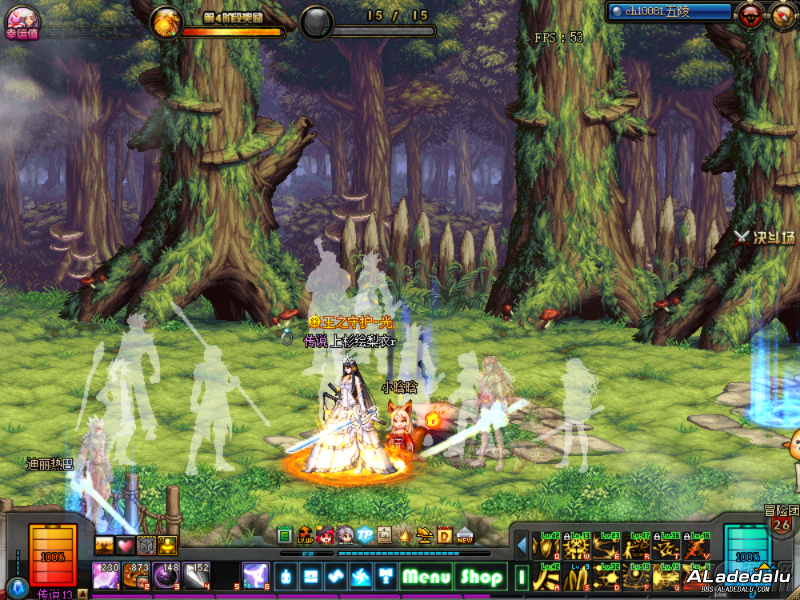Viewport: 800px width, 600px height.
Task: Click the orange D icon
Action: click(x=445, y=536)
